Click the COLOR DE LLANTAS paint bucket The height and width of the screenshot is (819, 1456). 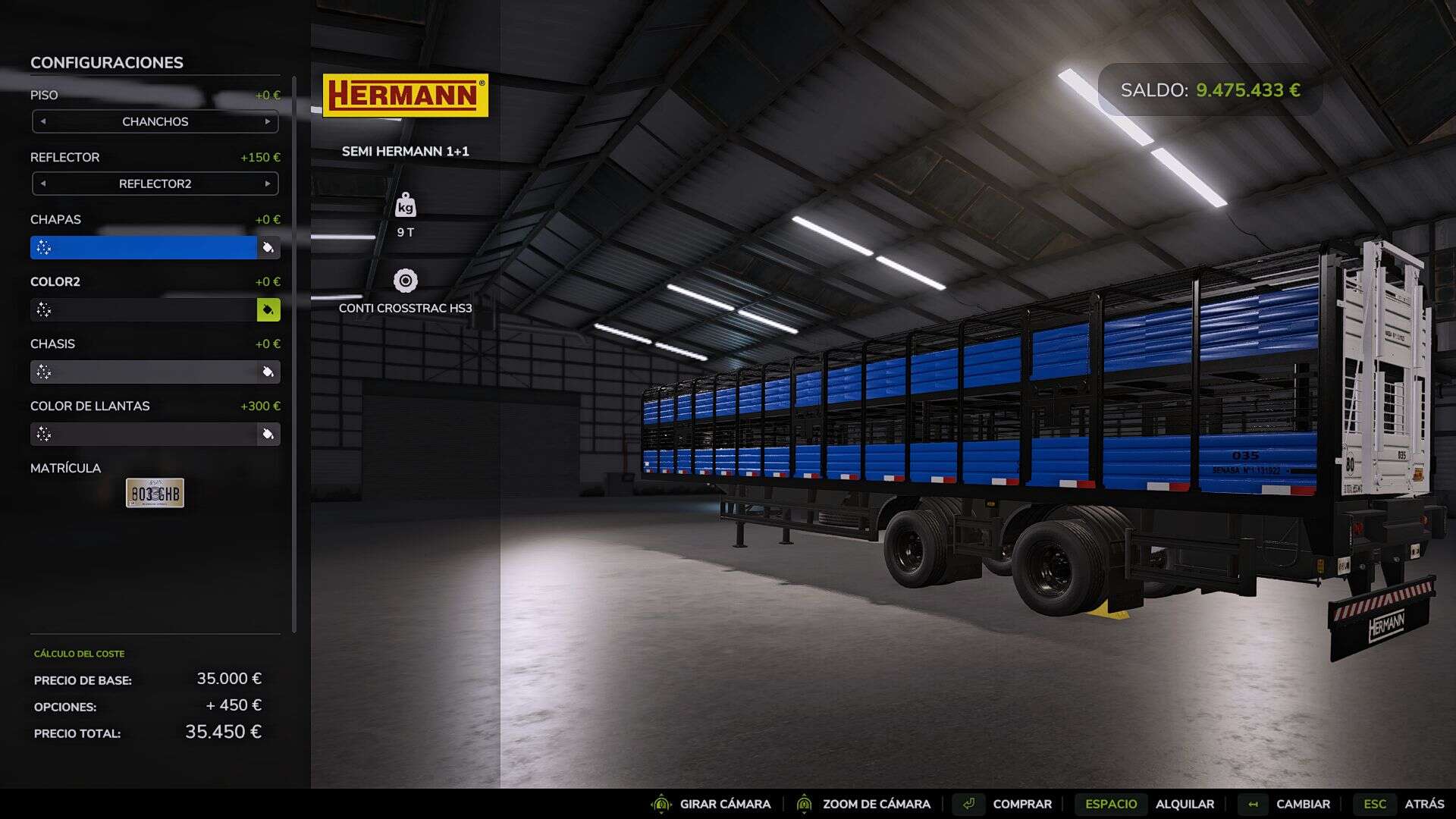(x=268, y=434)
